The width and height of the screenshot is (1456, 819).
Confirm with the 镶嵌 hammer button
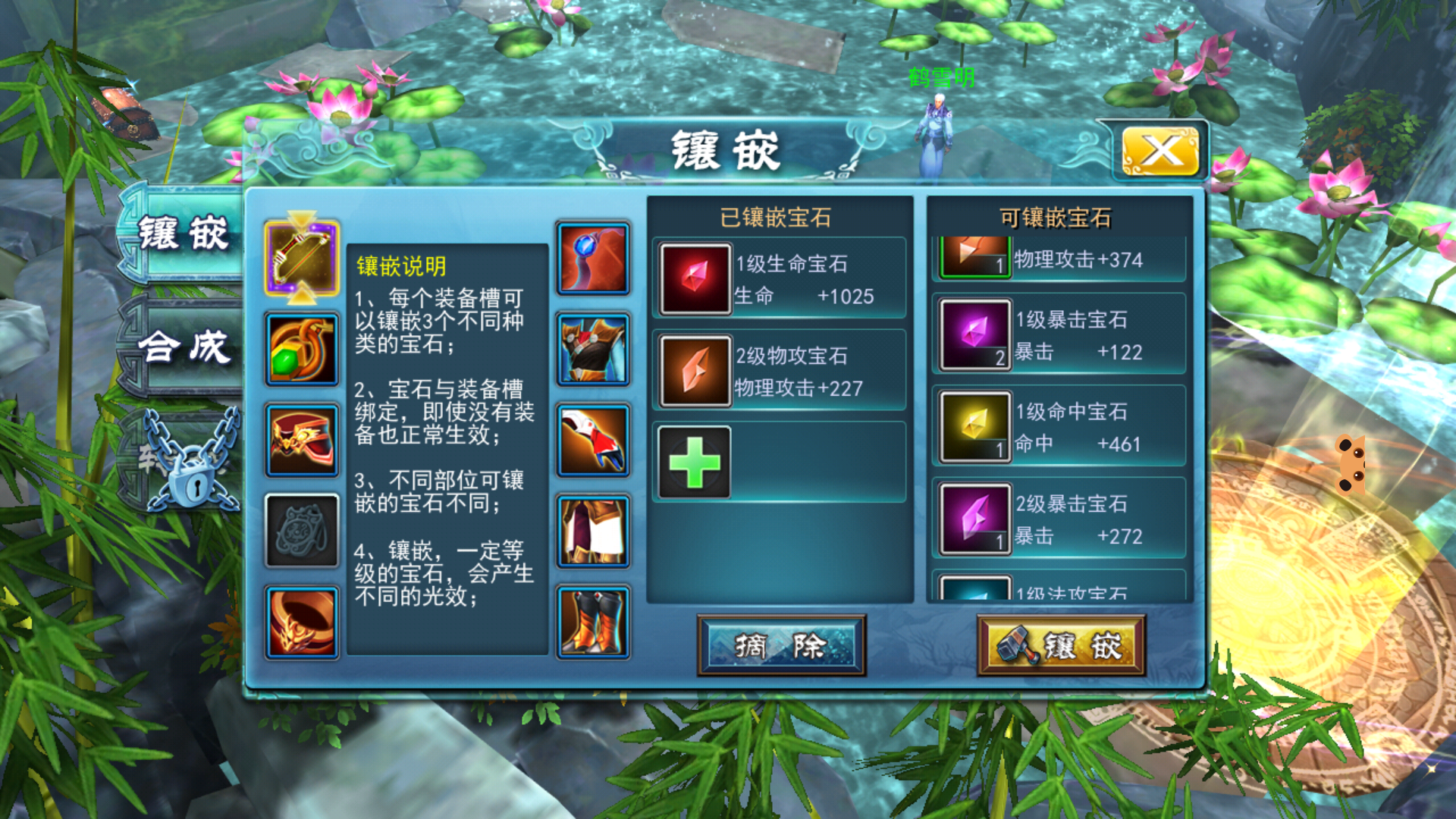(1061, 646)
